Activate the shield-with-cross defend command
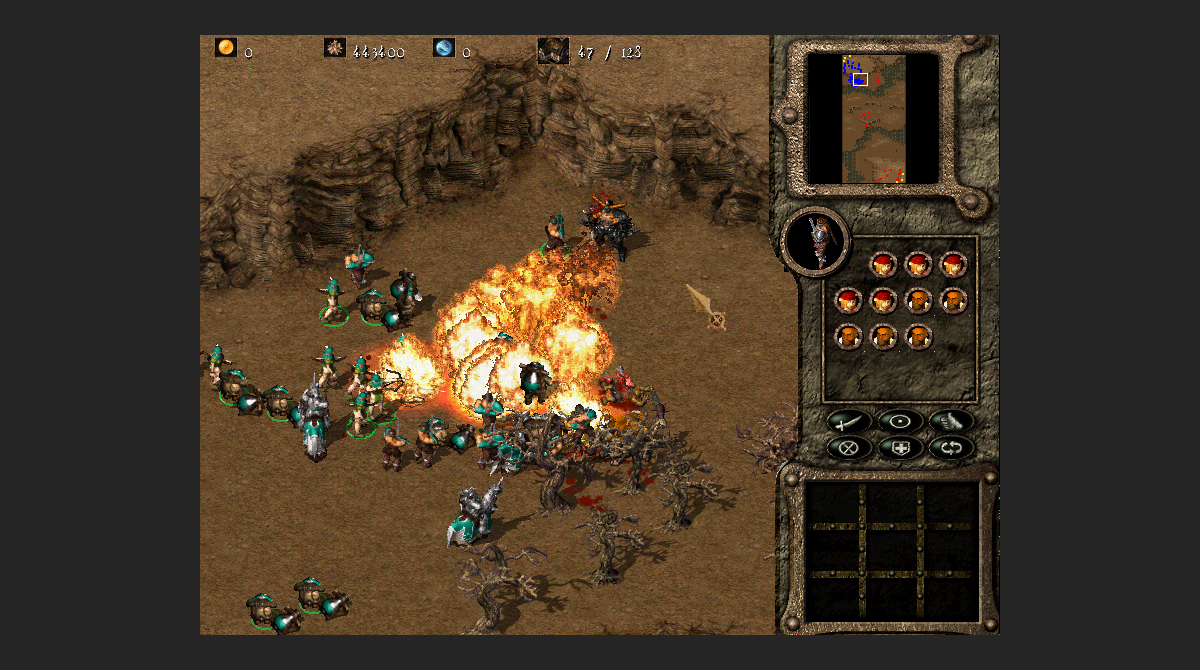The image size is (1200, 670). click(x=901, y=447)
